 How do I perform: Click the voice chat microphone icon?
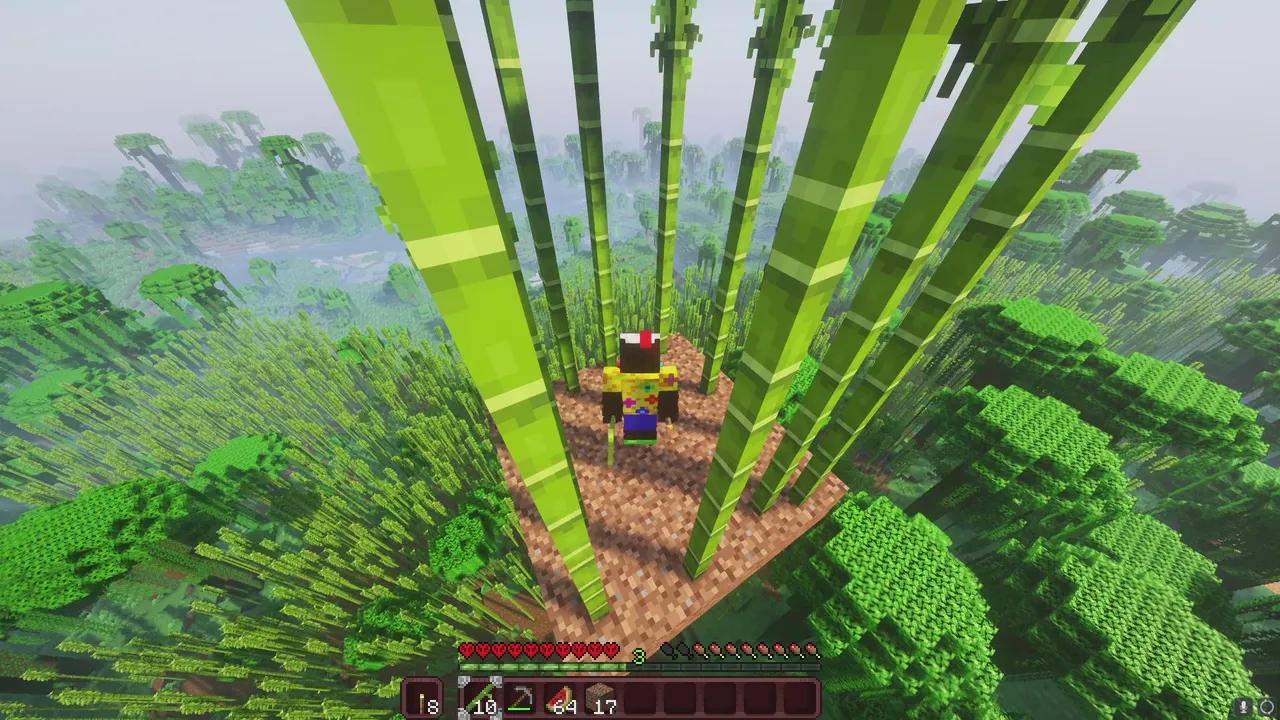coord(1243,706)
